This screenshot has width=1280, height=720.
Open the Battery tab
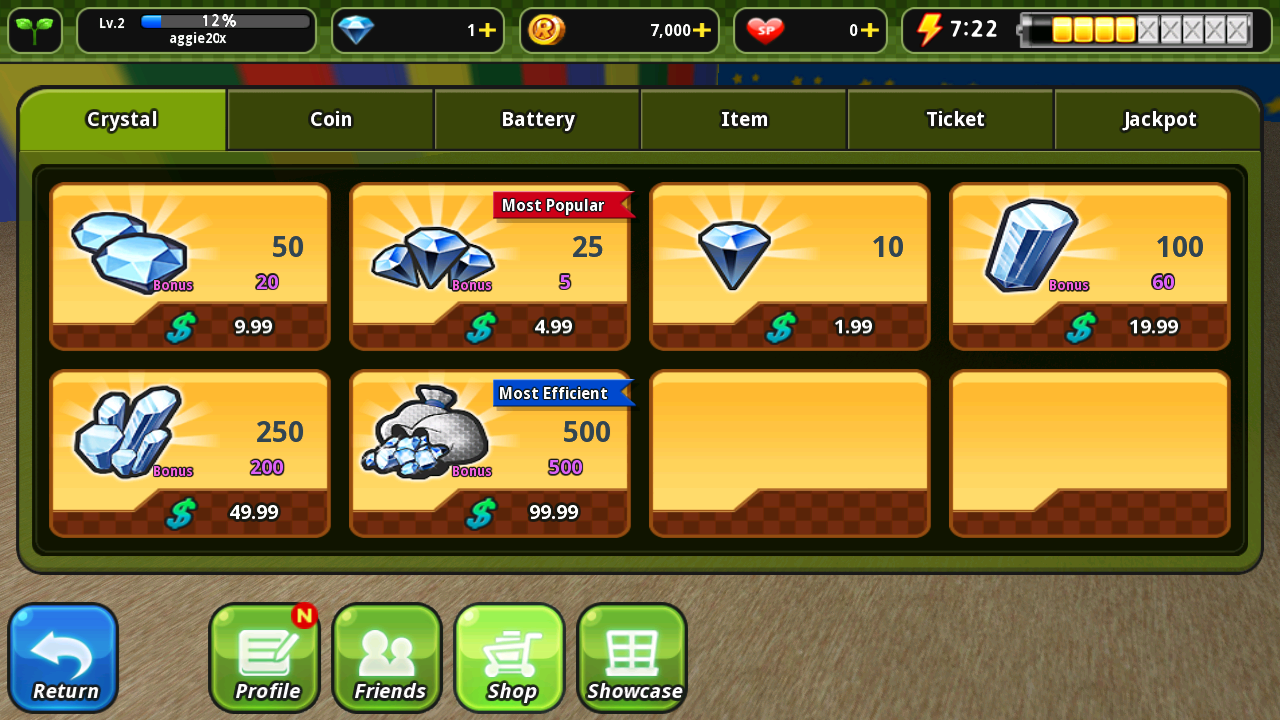click(537, 120)
